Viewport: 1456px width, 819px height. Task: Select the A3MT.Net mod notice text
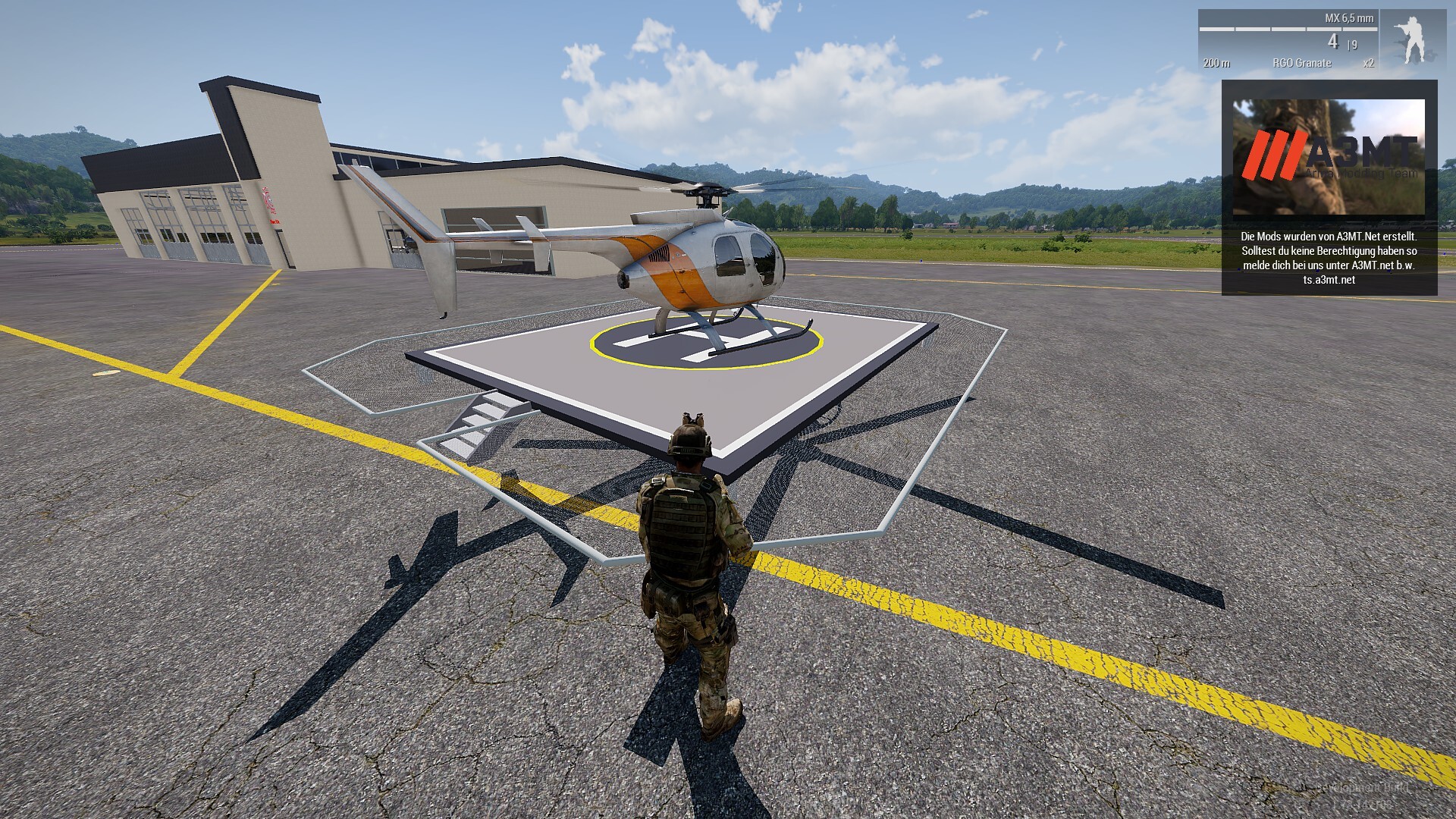coord(1329,258)
